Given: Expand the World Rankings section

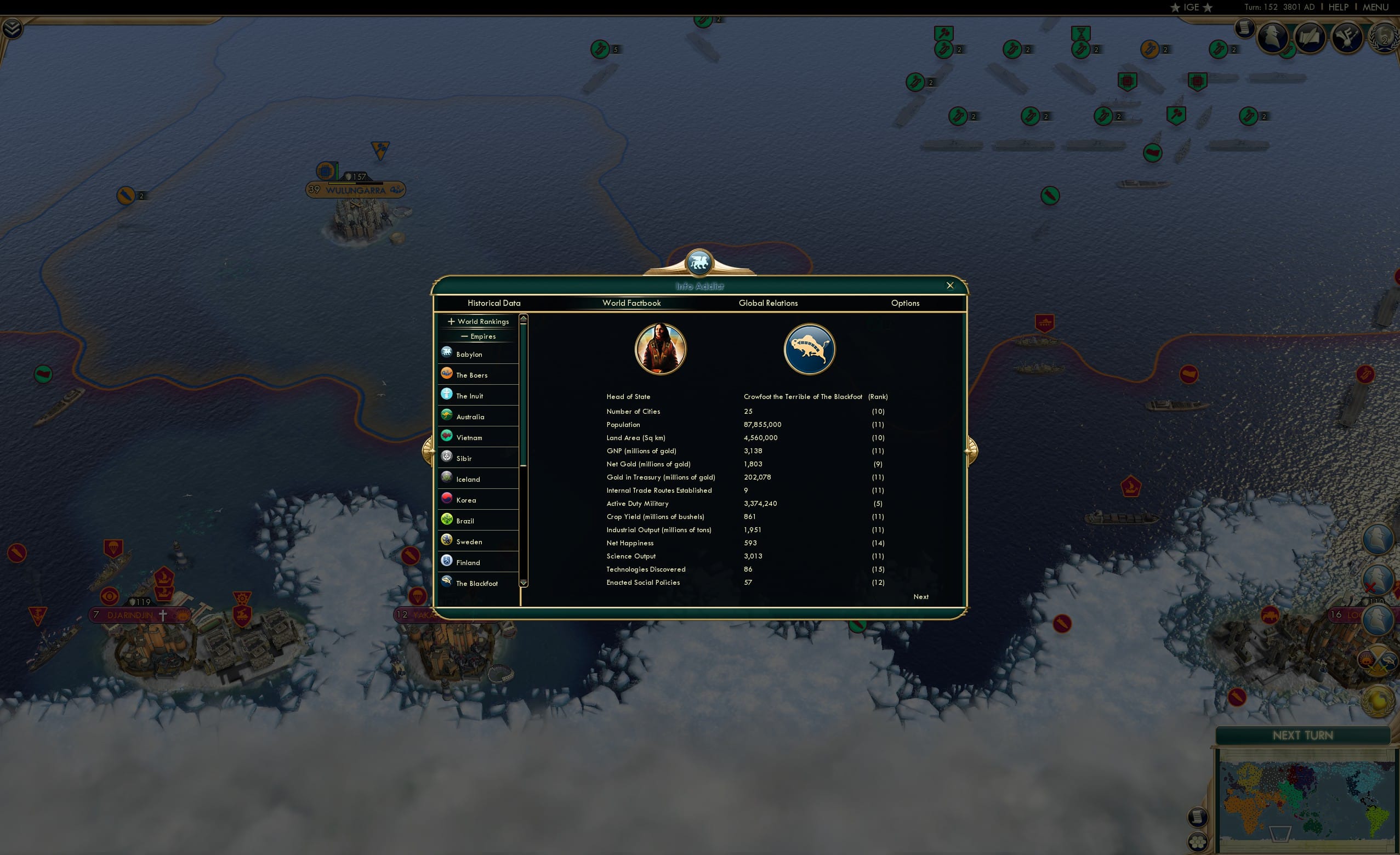Looking at the screenshot, I should pyautogui.click(x=477, y=321).
